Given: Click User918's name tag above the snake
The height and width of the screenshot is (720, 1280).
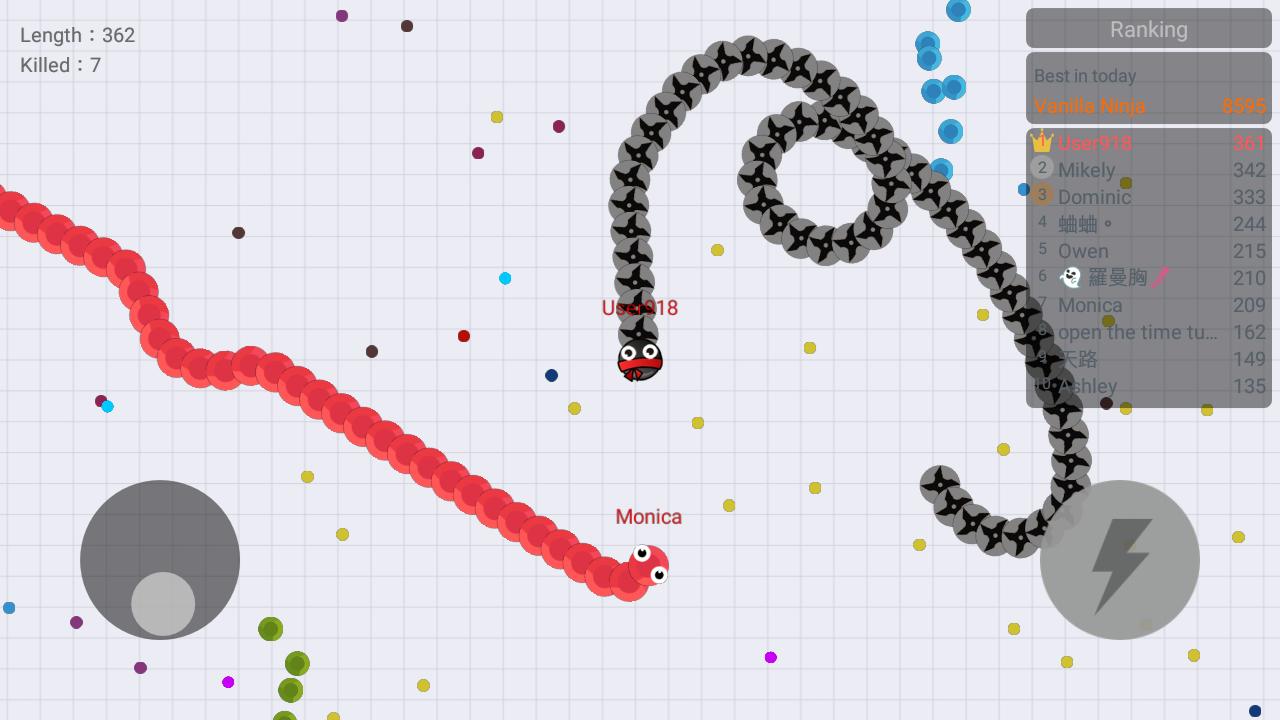Looking at the screenshot, I should coord(639,308).
